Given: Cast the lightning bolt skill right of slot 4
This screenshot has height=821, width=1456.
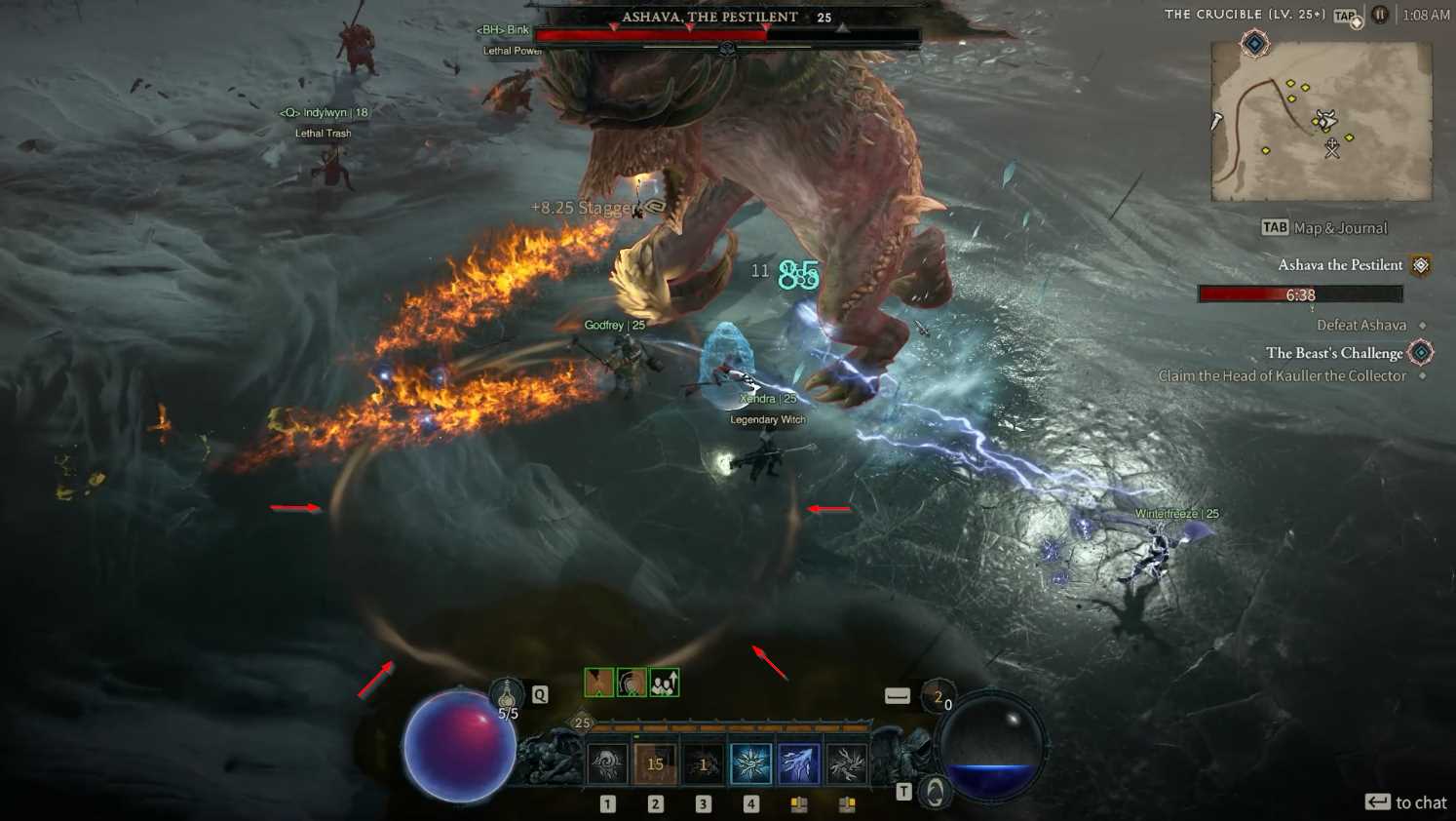Looking at the screenshot, I should (x=799, y=762).
